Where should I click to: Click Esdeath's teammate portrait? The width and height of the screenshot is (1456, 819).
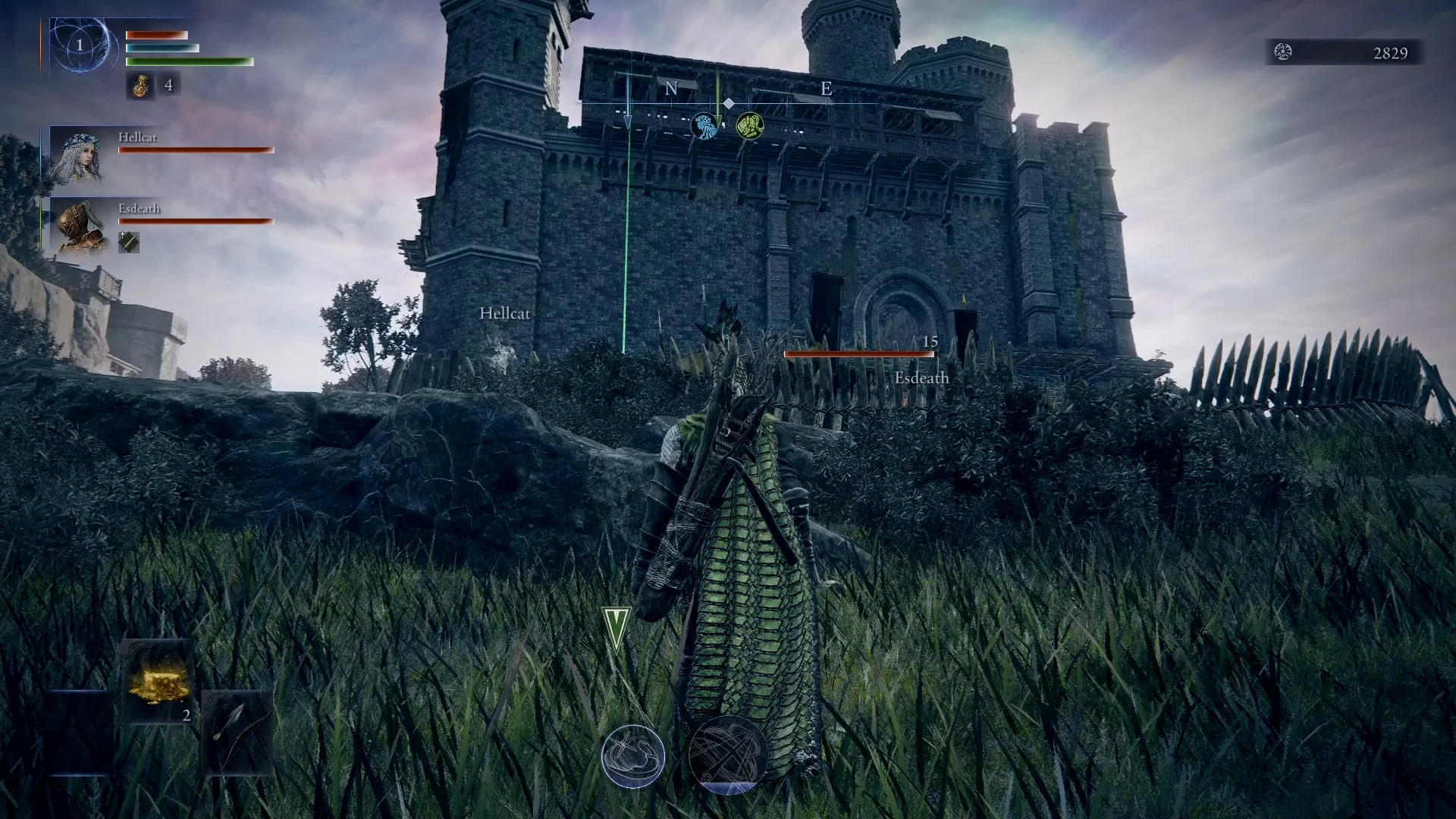(80, 226)
